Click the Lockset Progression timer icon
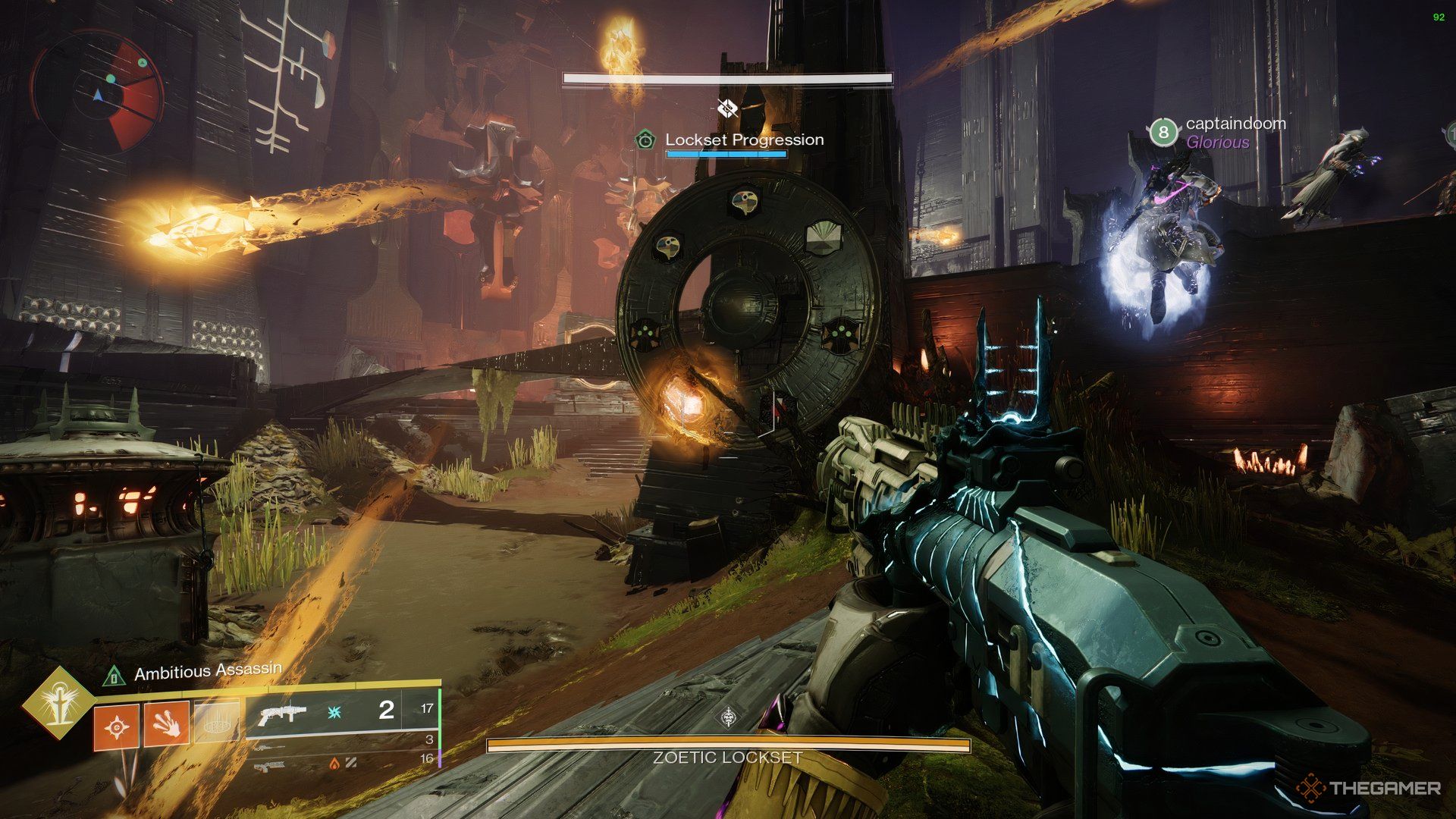Viewport: 1456px width, 819px height. point(645,140)
